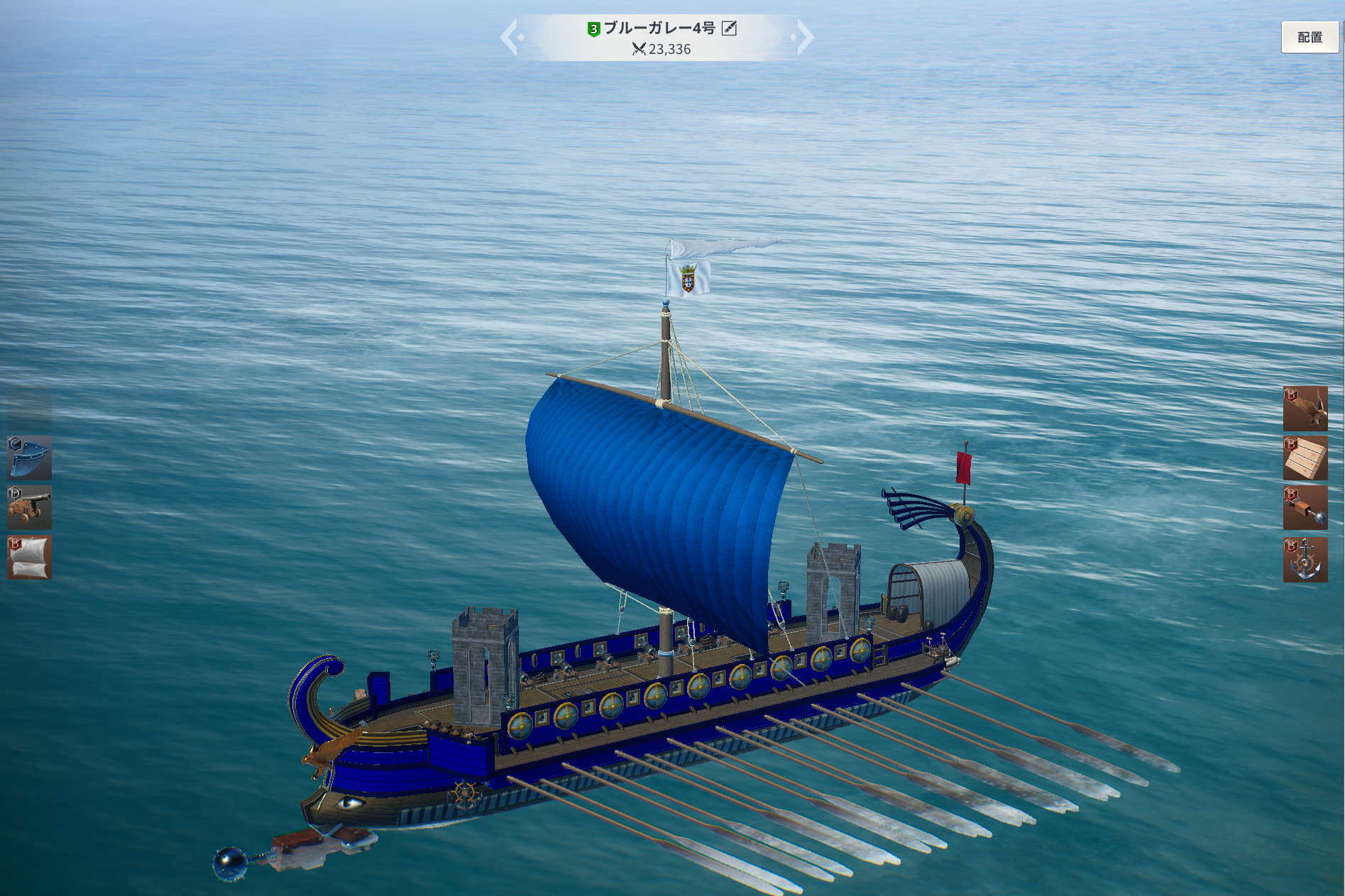Open the wooden planks hull slot
This screenshot has width=1345, height=896.
(1305, 458)
